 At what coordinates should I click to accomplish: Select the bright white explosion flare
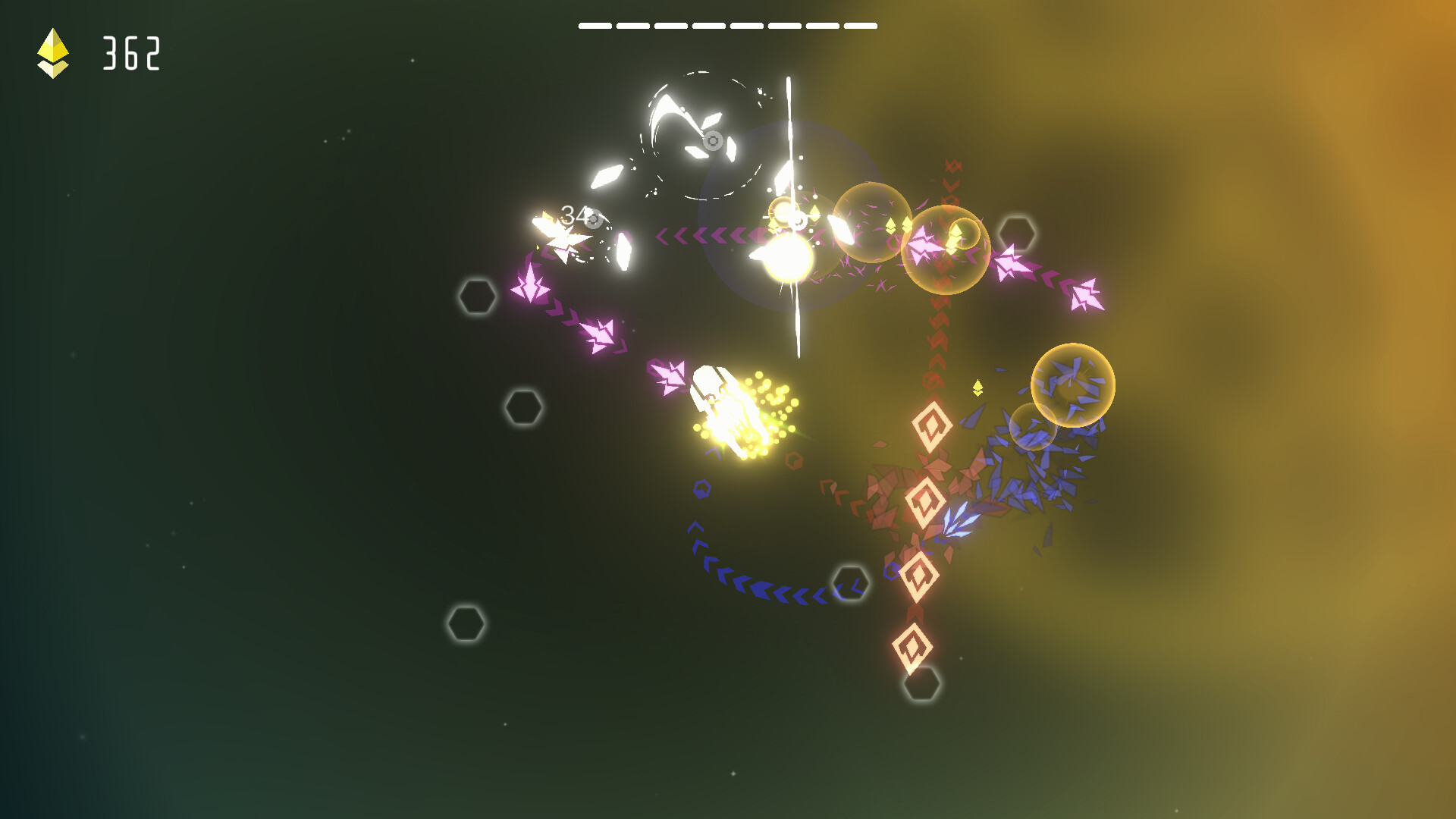click(789, 258)
